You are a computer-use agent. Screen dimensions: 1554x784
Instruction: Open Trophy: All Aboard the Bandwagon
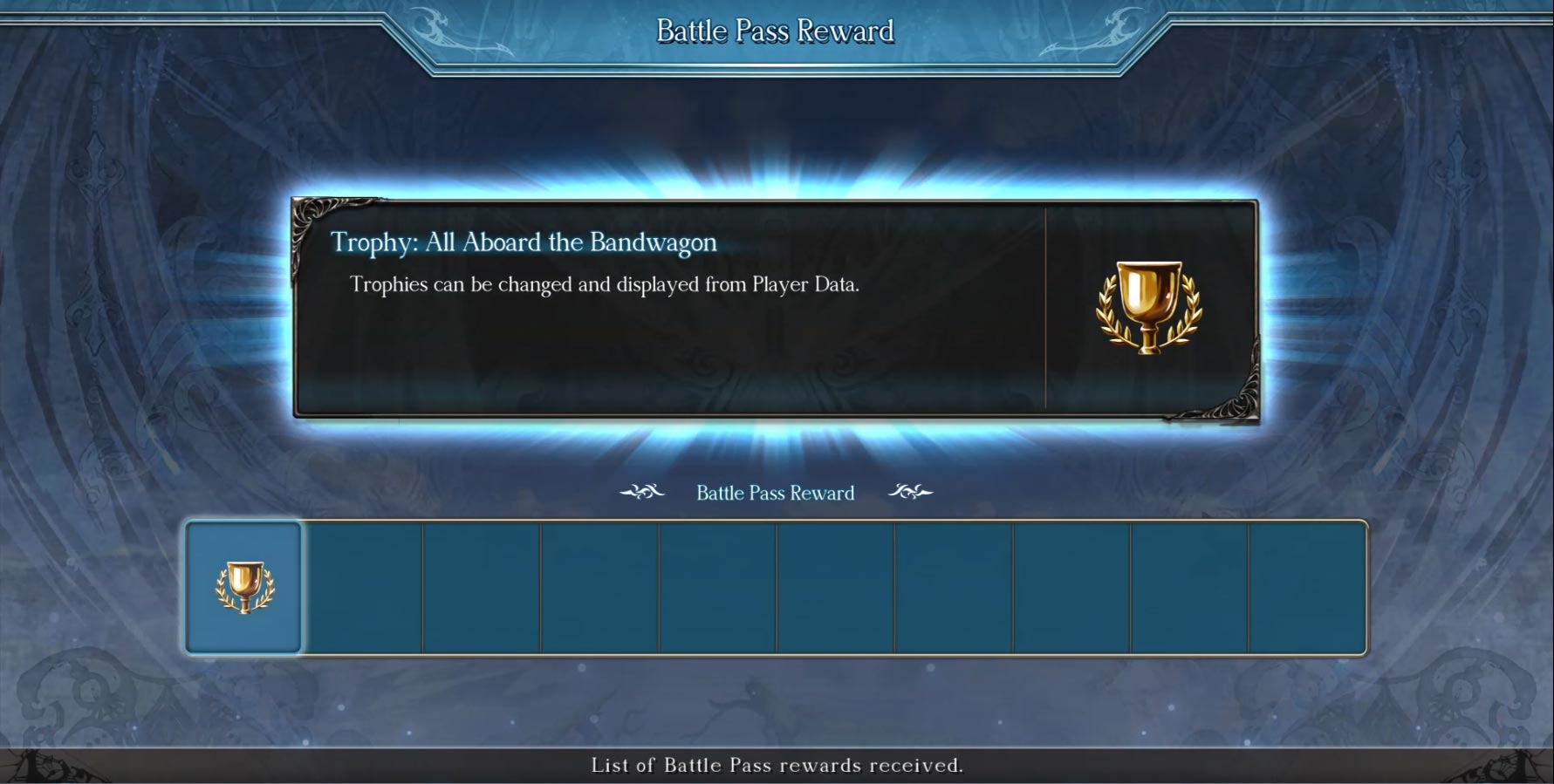(x=524, y=243)
